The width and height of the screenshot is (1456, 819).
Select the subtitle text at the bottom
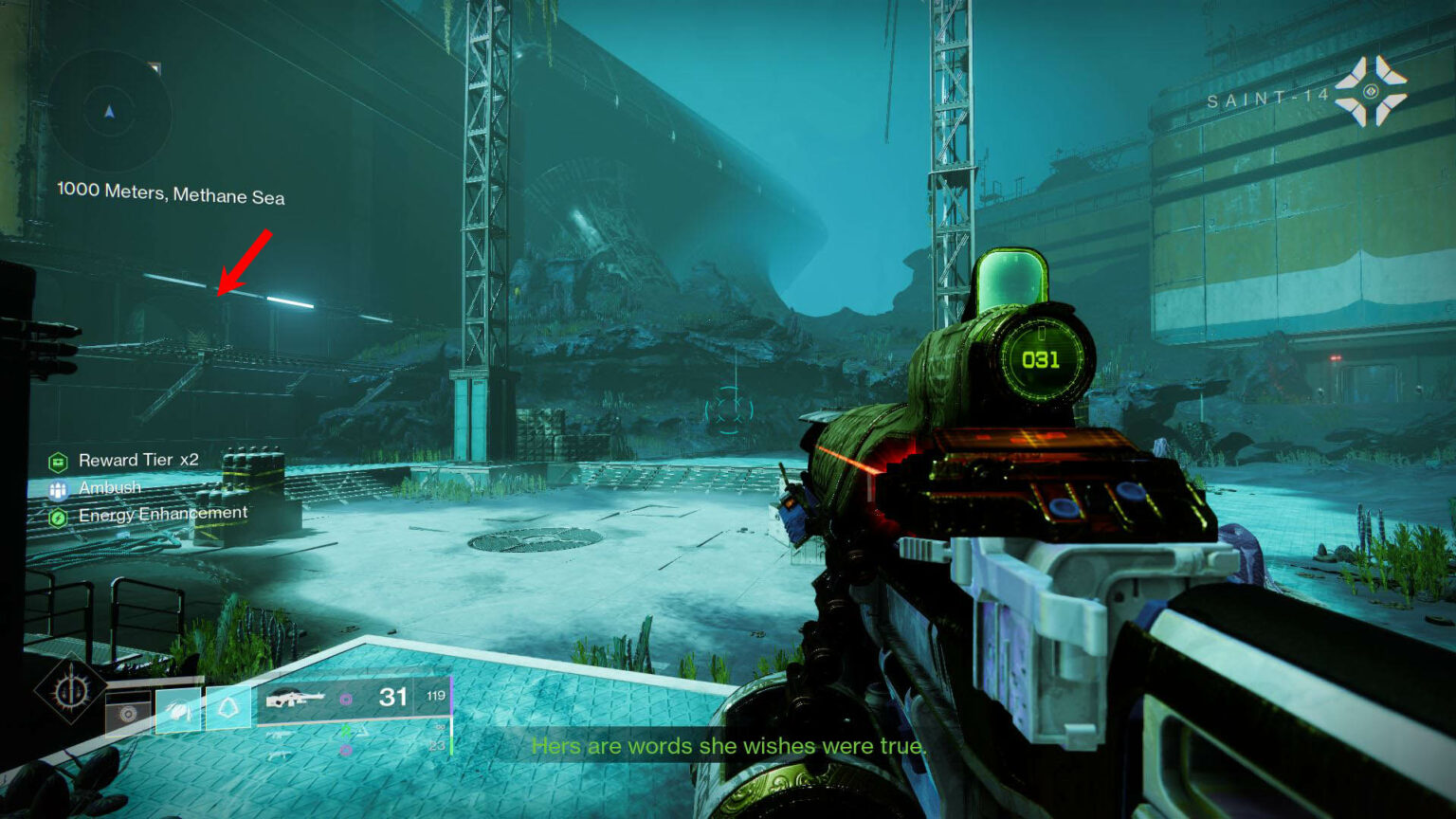tap(728, 746)
